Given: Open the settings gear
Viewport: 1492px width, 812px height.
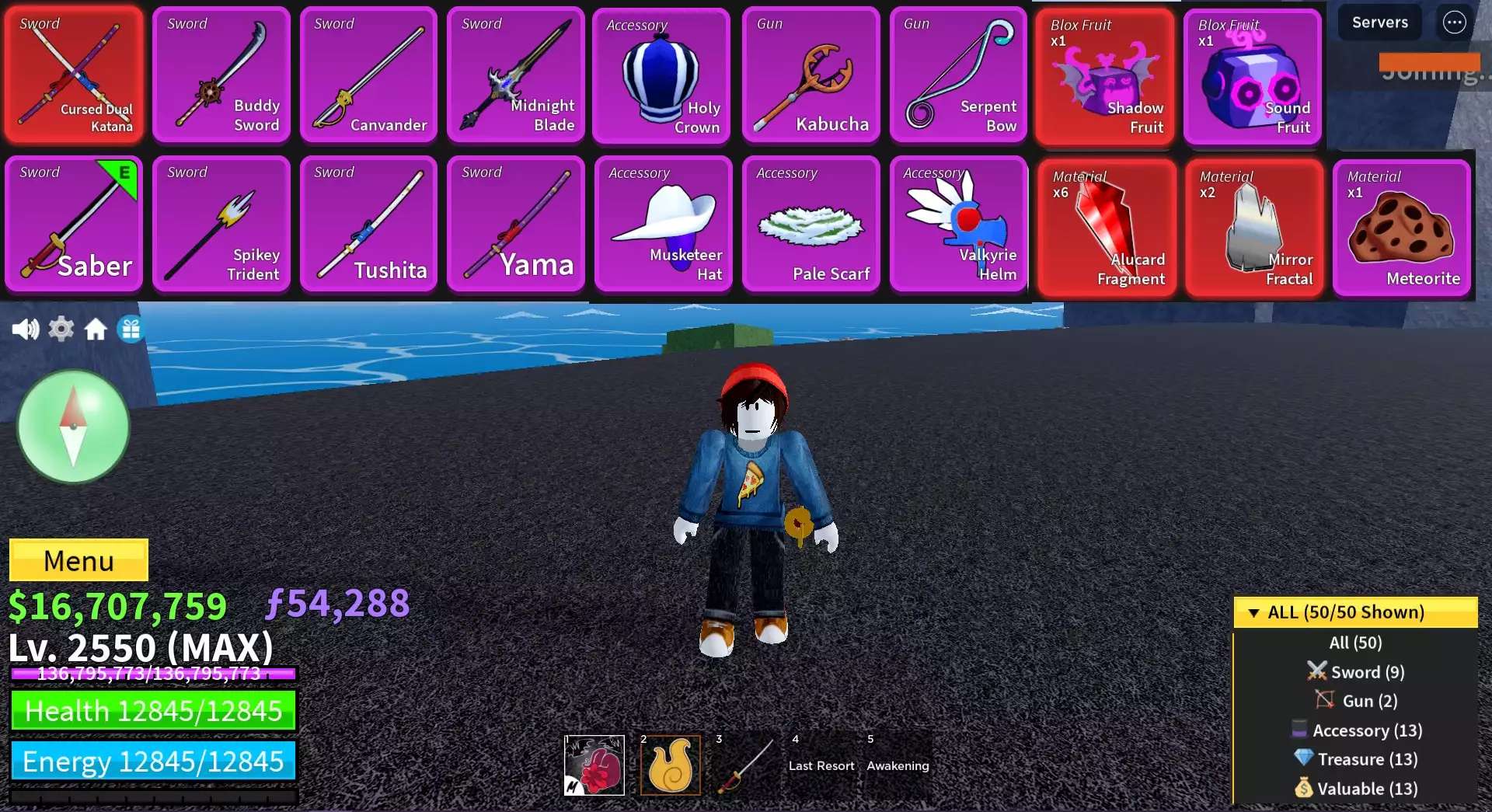Looking at the screenshot, I should point(61,329).
